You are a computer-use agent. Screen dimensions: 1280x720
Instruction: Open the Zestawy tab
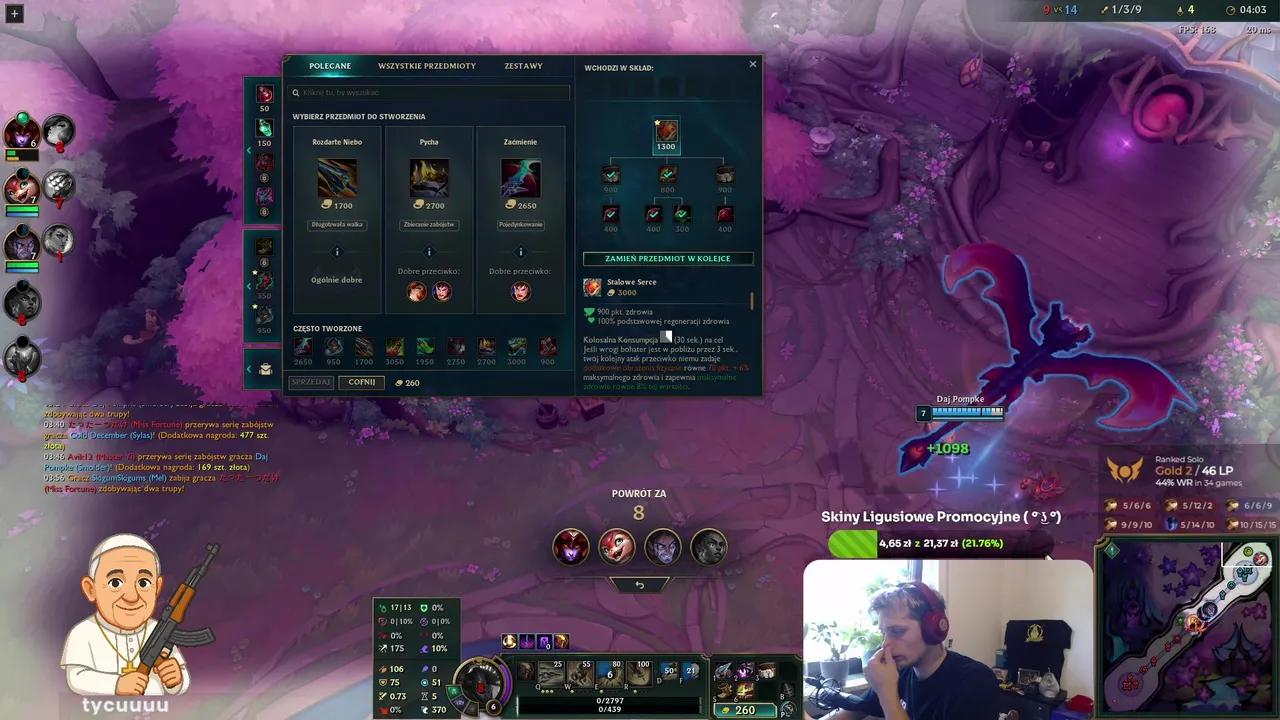tap(523, 65)
